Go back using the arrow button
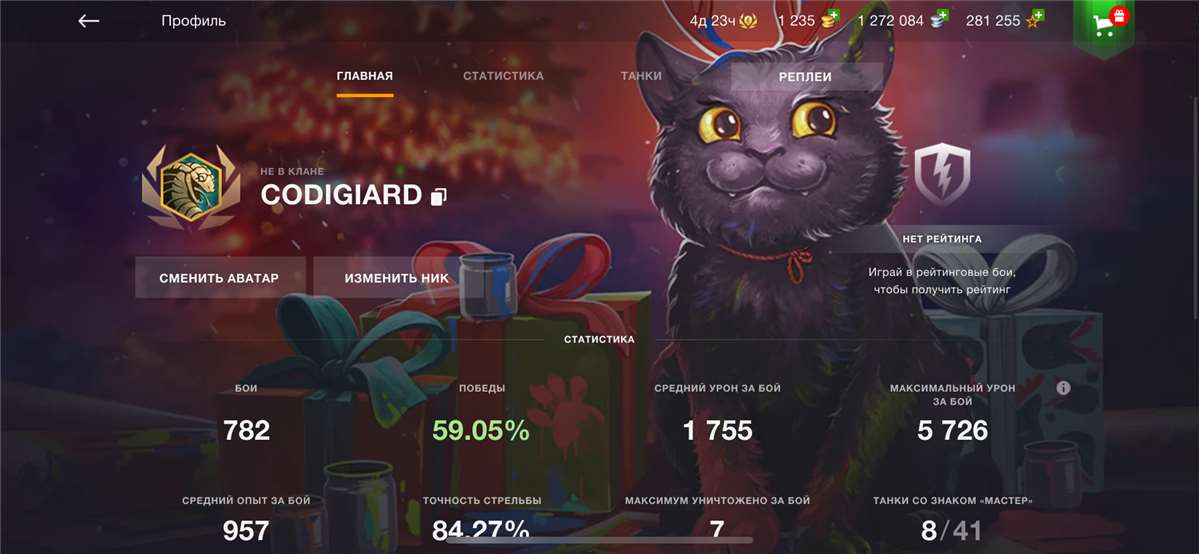Viewport: 1200px width, 554px height. [89, 21]
